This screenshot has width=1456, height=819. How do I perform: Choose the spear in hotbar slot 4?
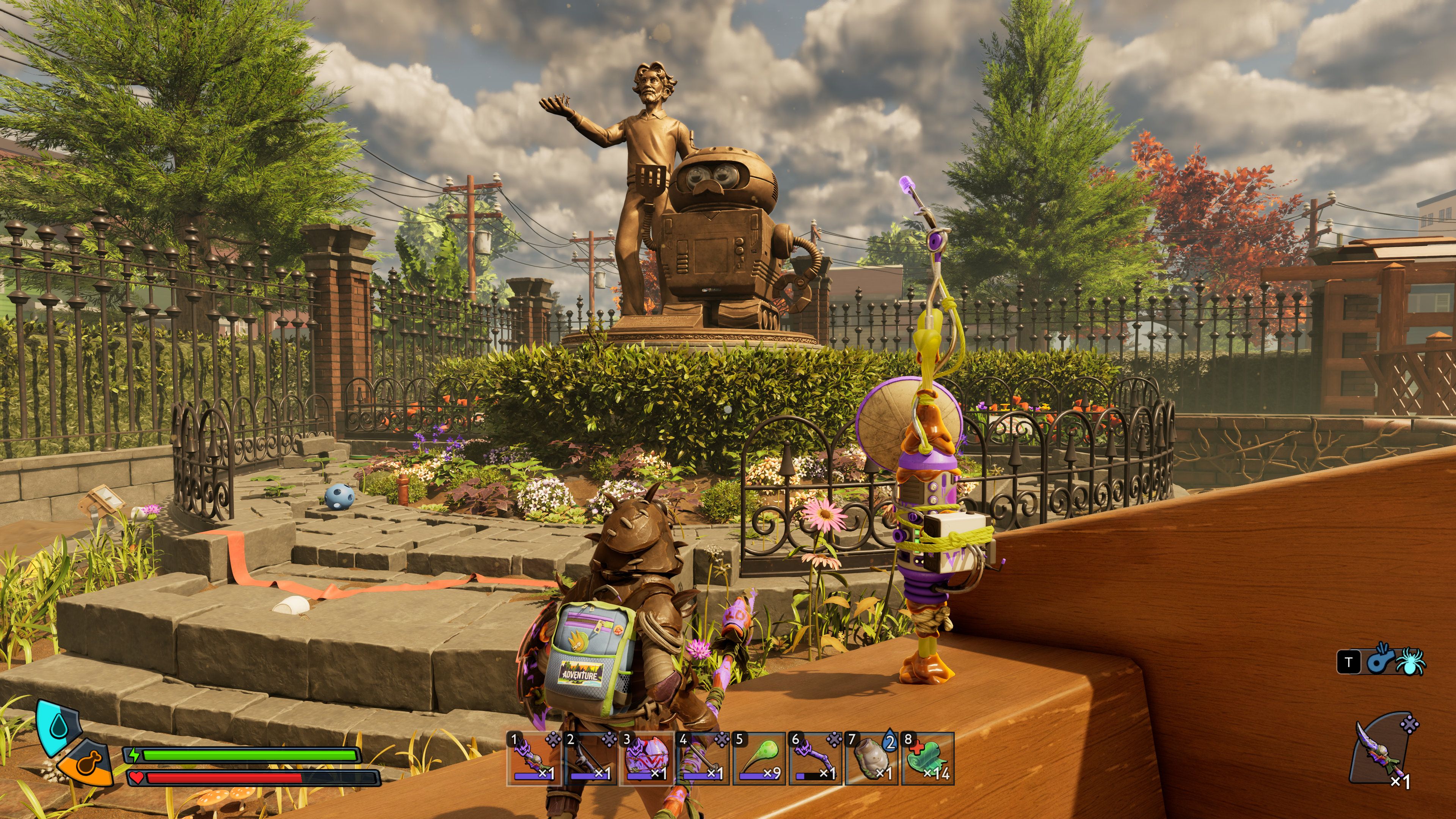[703, 758]
